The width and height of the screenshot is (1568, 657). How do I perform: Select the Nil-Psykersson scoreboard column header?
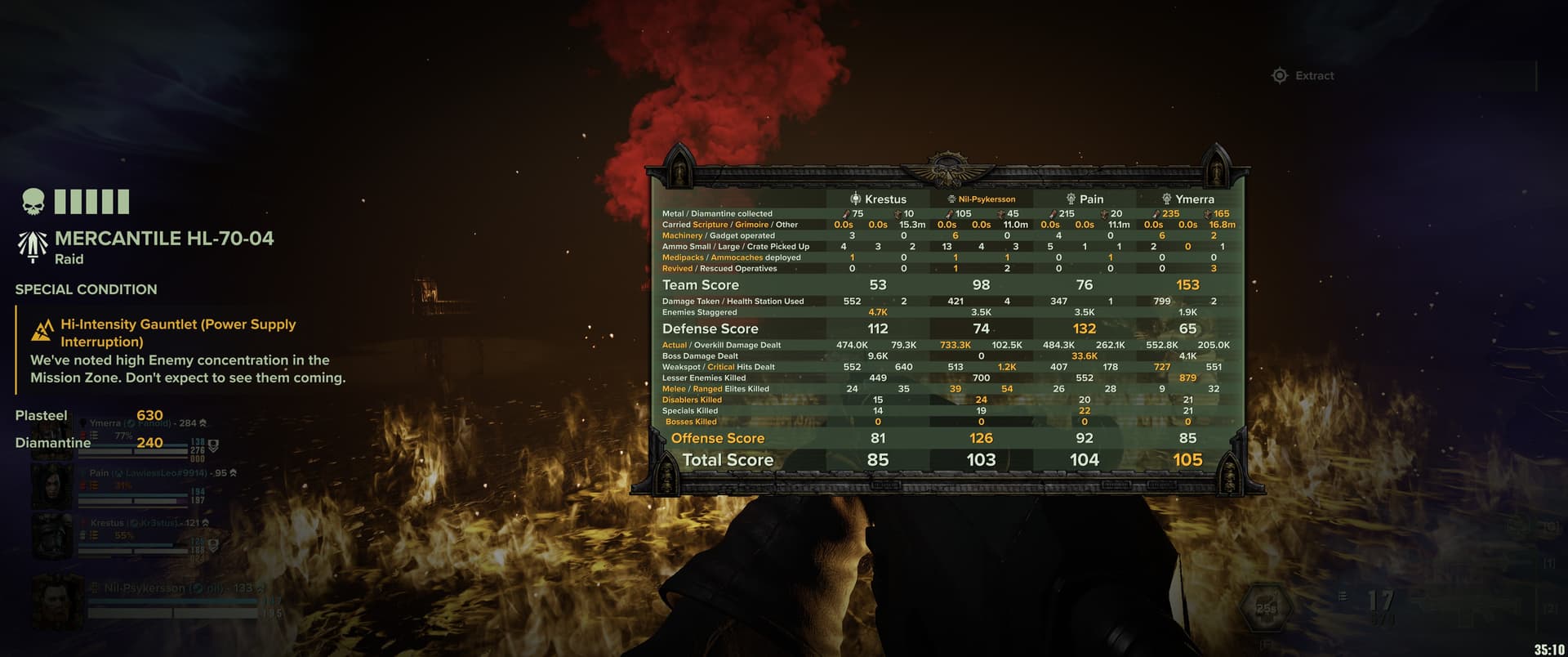pos(982,199)
